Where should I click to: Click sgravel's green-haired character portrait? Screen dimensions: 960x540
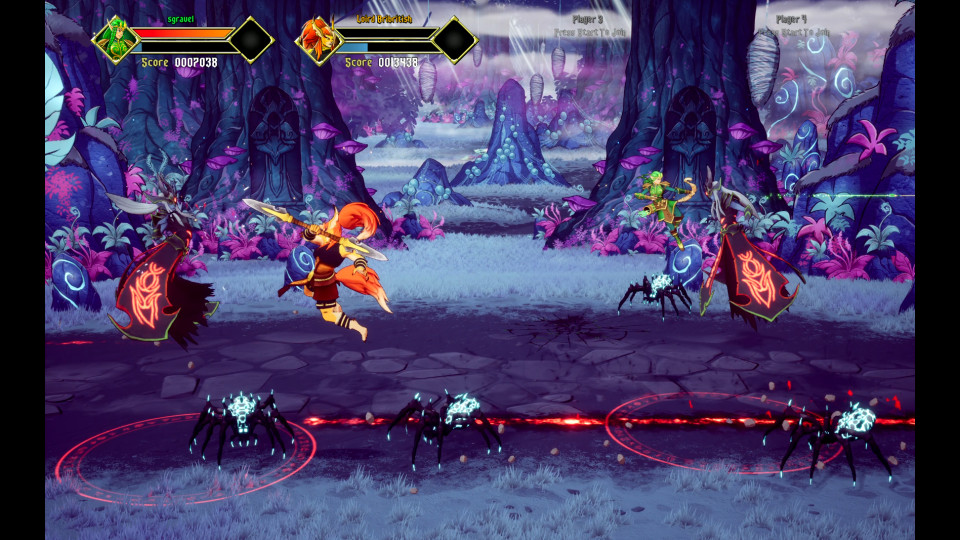click(115, 40)
